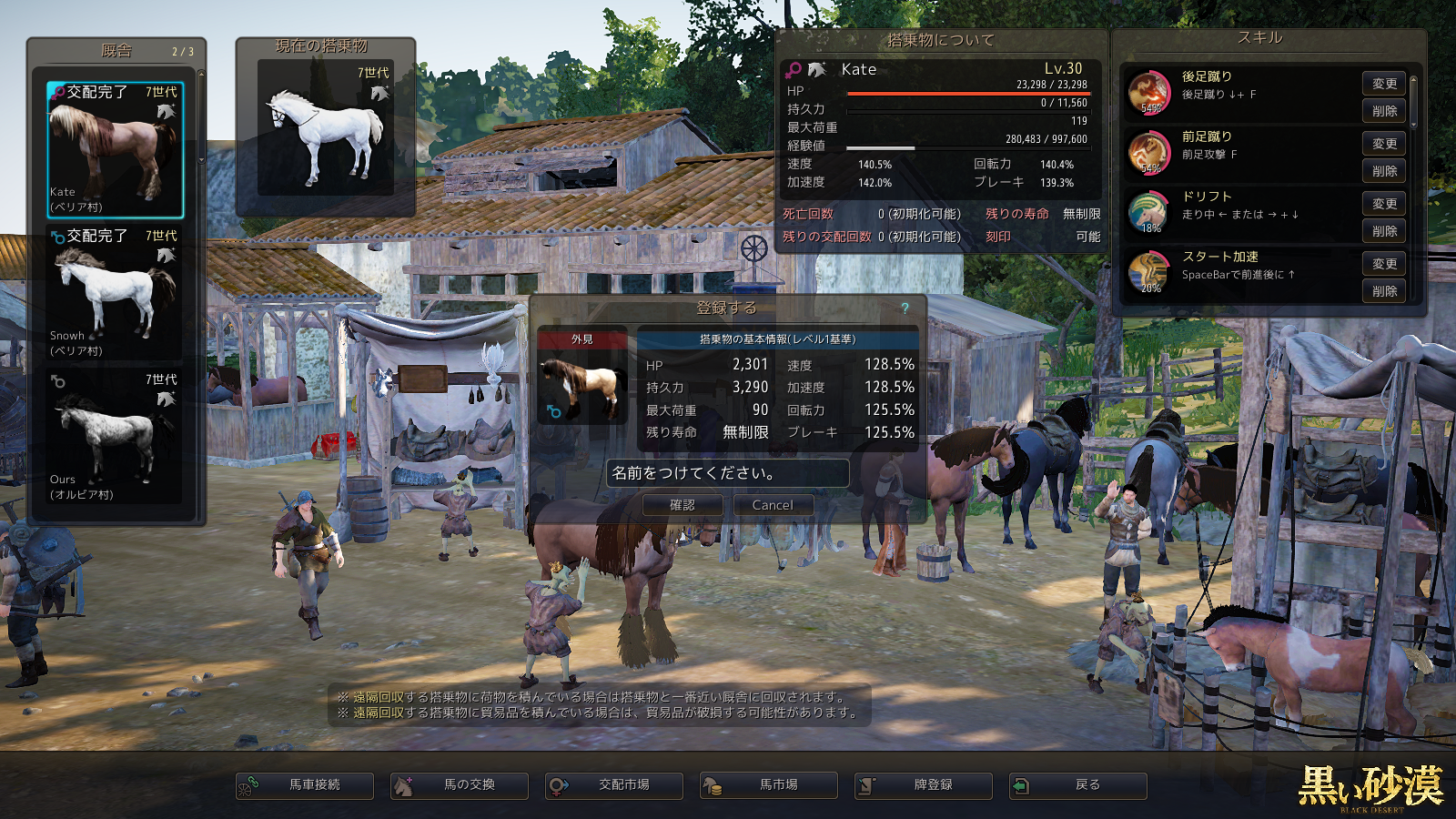1456x819 pixels.
Task: Confirm the horse registration with 確認
Action: coord(682,505)
